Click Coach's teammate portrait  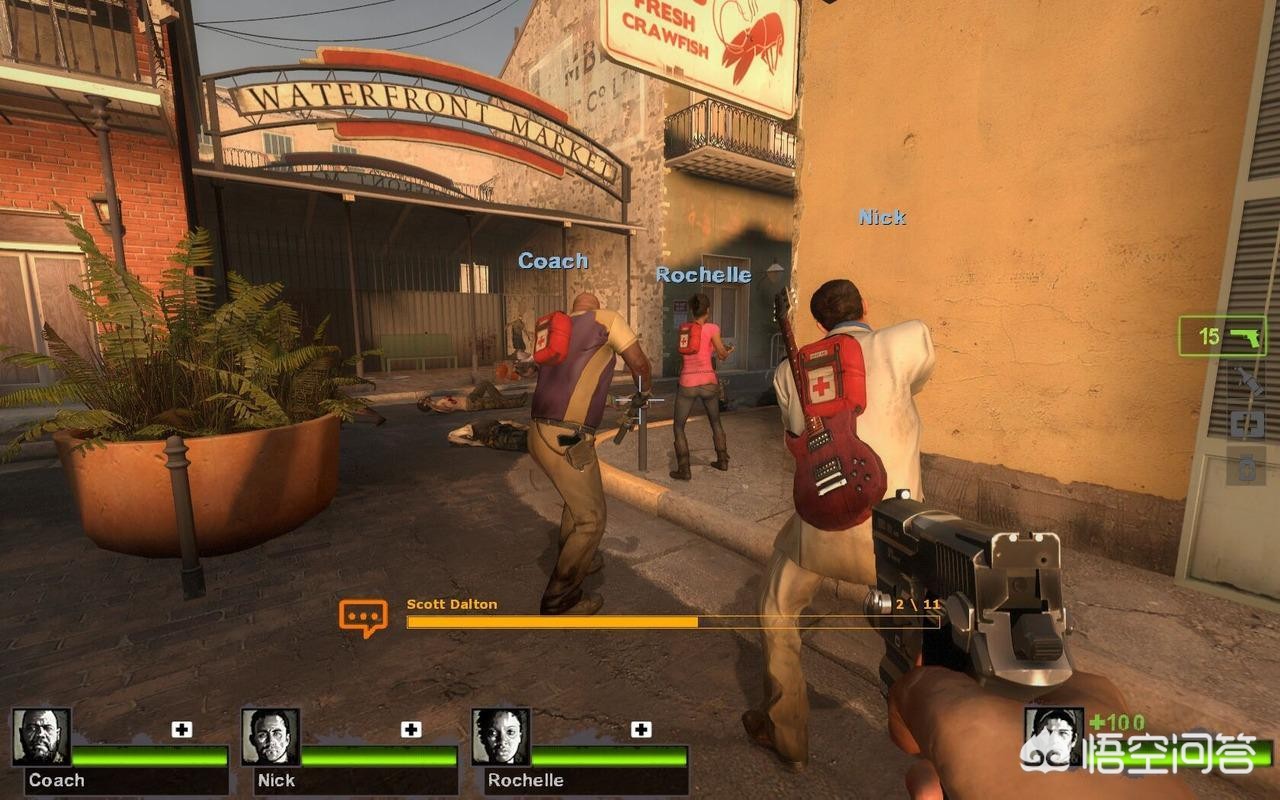coord(41,737)
